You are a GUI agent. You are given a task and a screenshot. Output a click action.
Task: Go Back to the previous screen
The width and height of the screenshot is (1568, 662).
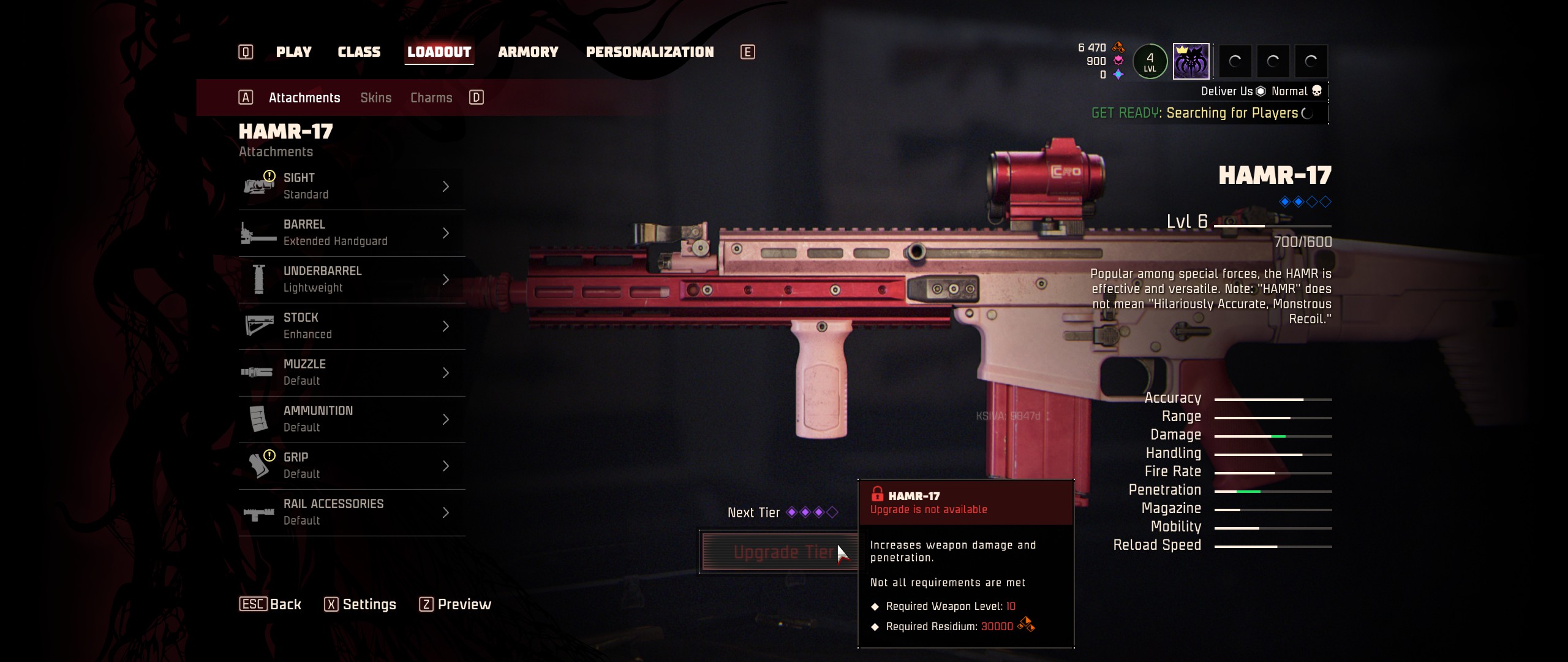pyautogui.click(x=271, y=605)
